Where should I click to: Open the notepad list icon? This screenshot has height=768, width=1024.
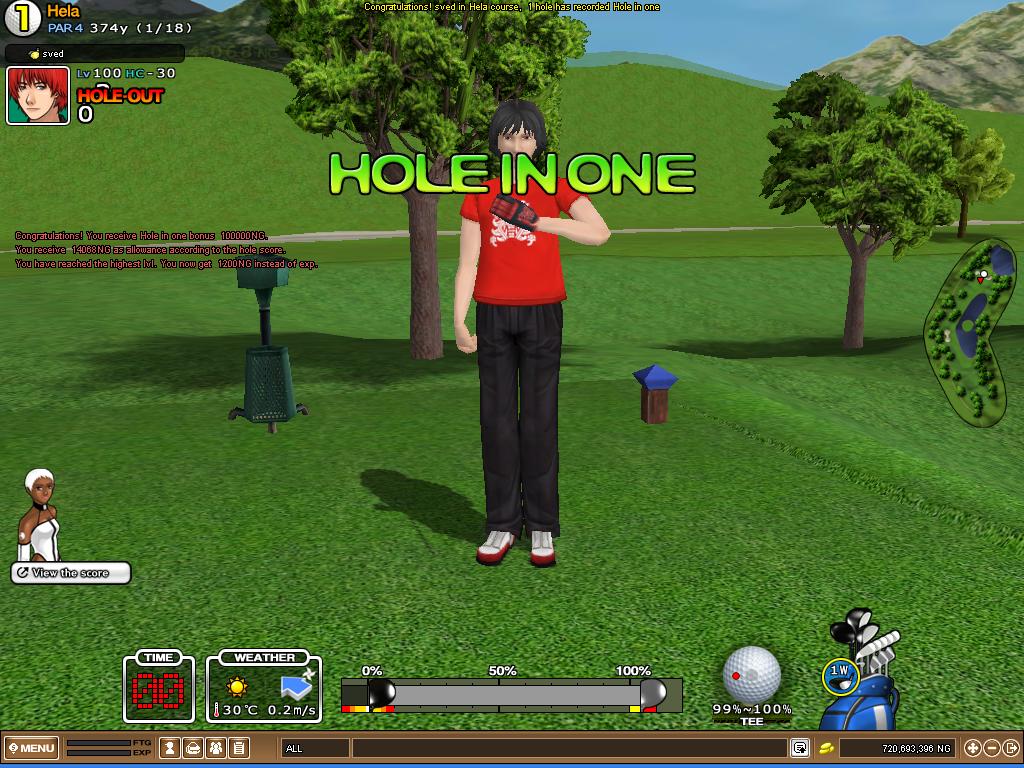(239, 748)
